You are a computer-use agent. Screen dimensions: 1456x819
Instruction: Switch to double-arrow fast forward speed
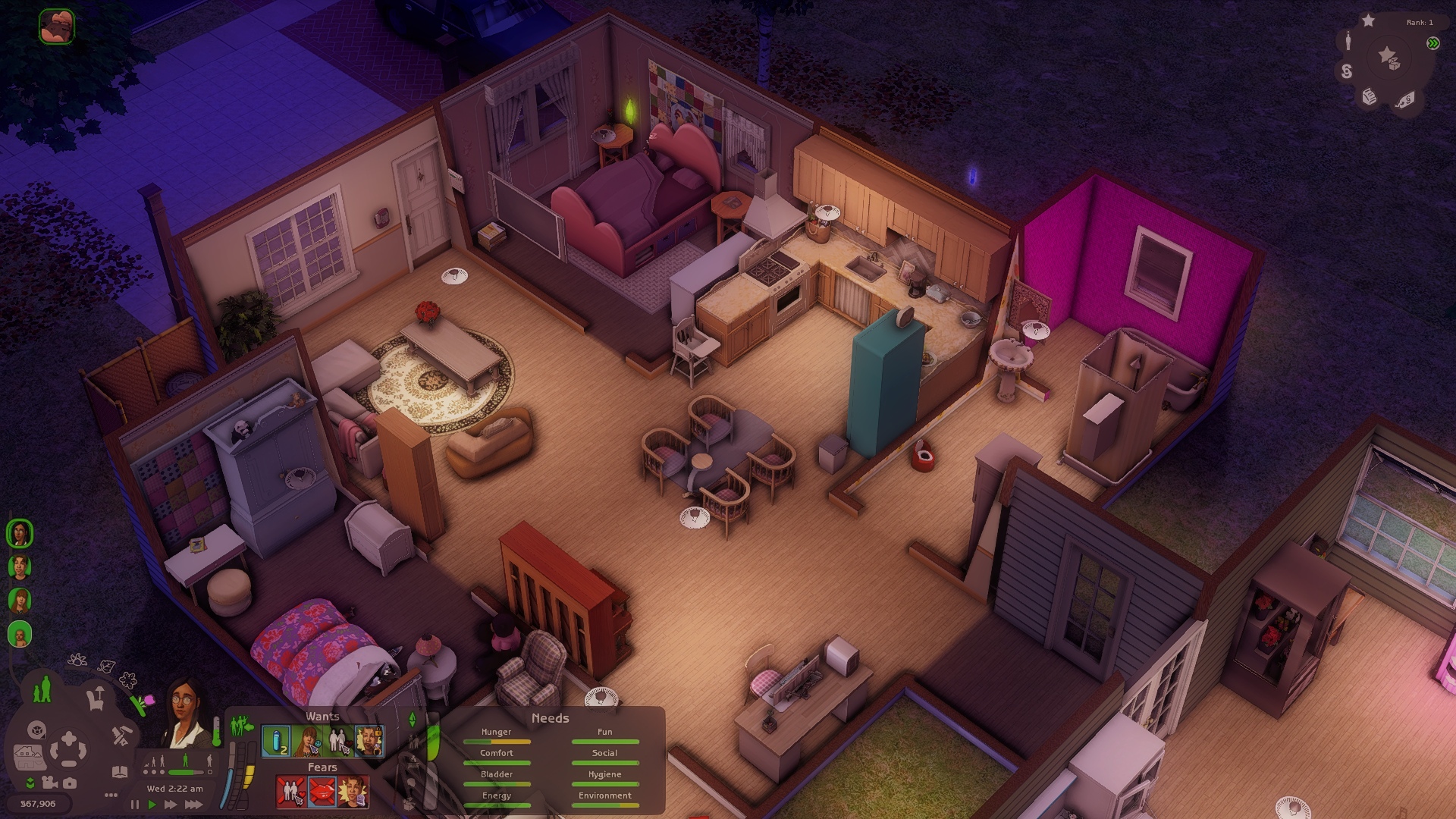point(171,805)
